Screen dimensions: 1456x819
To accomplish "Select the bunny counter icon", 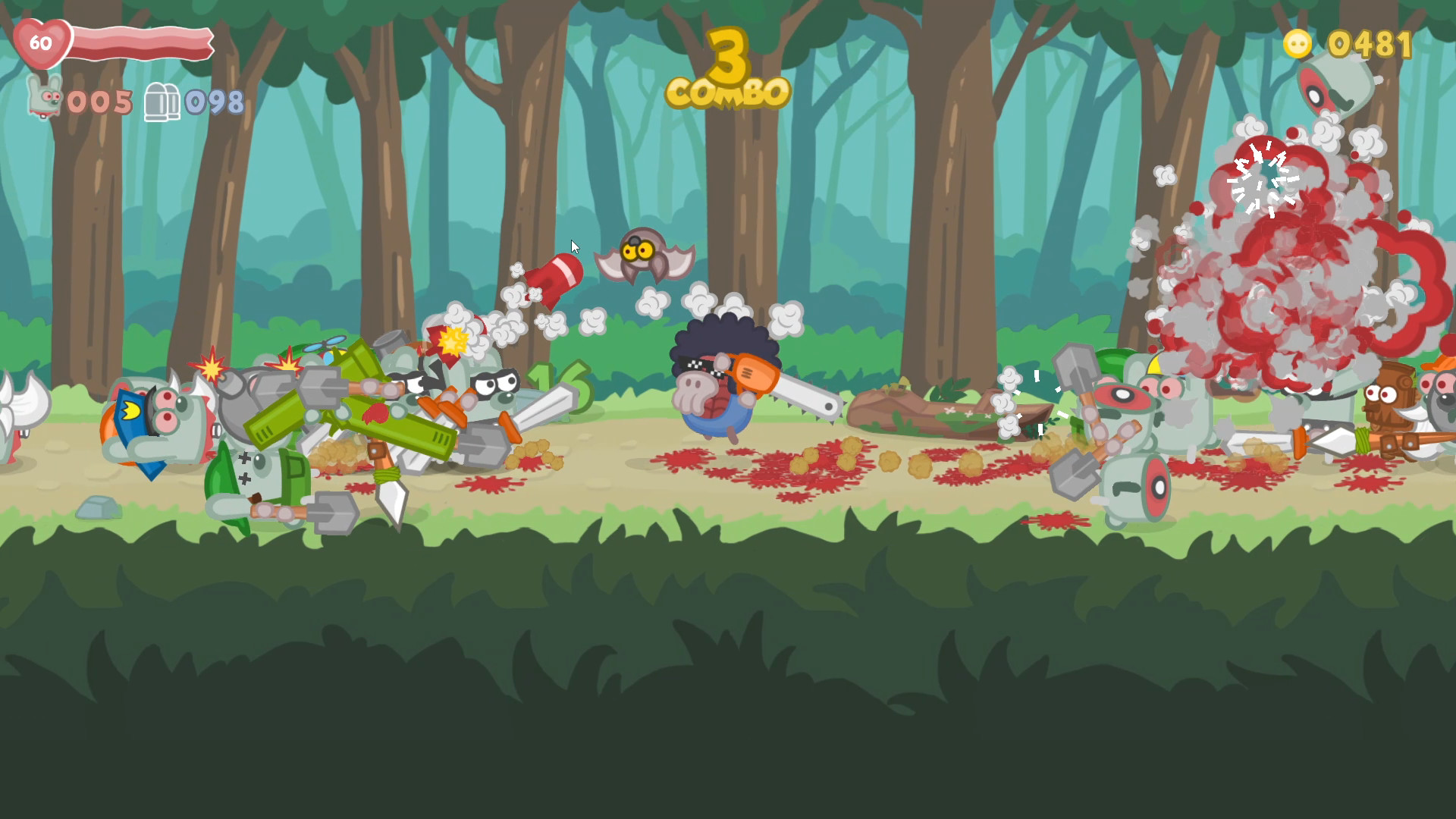I will coord(42,99).
